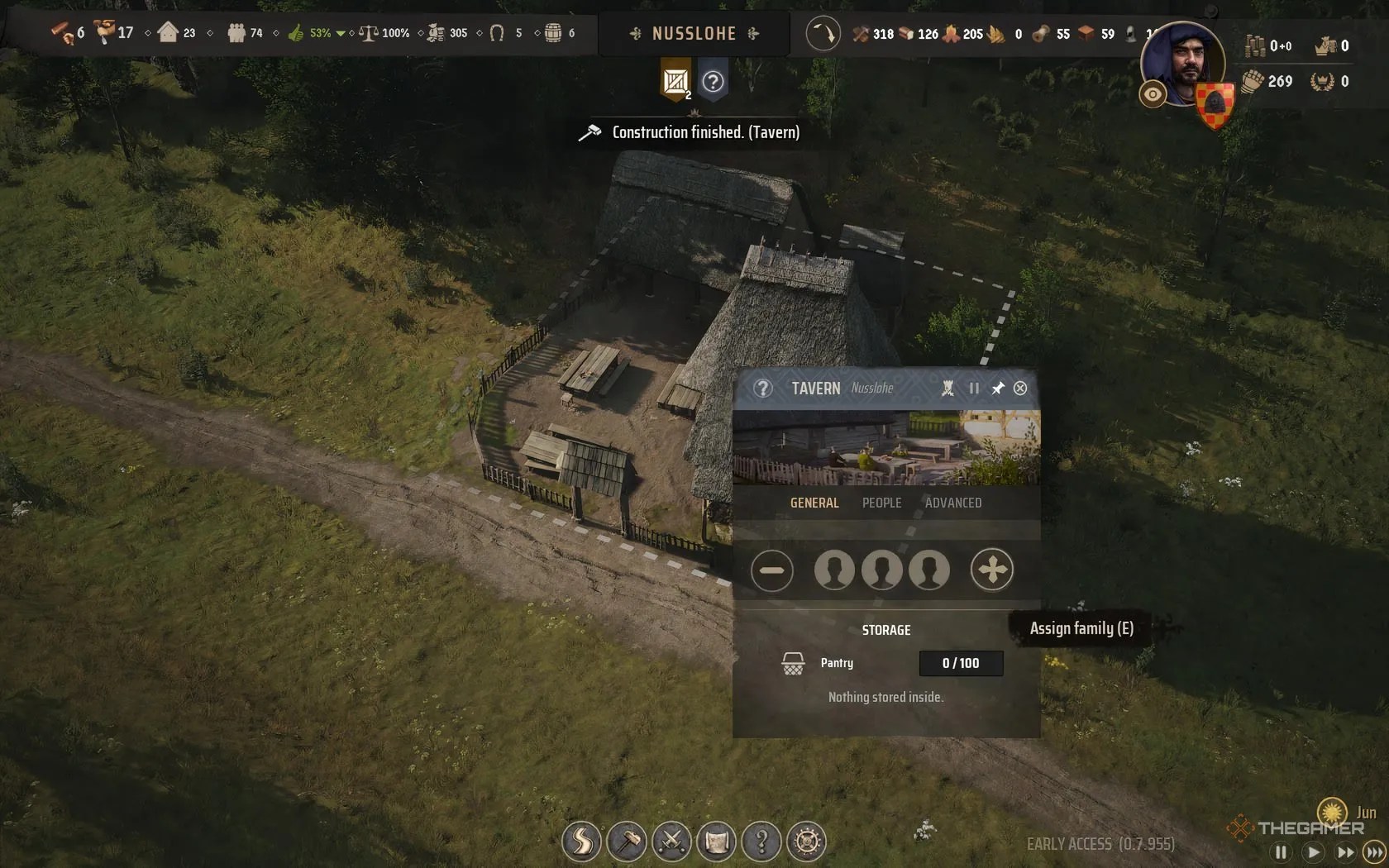
Task: Click the fast forward speed control
Action: [1346, 851]
